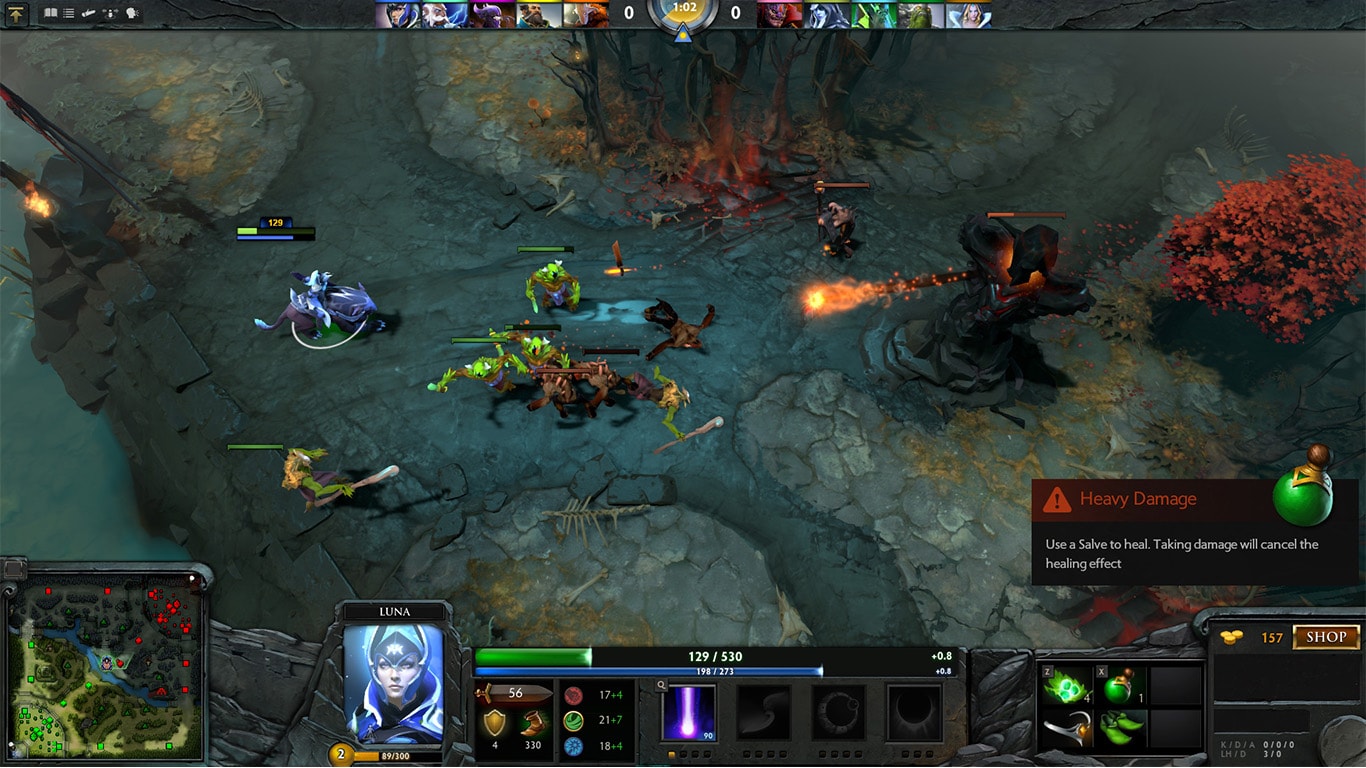Click the magnifying glass ability details icon
The width and height of the screenshot is (1366, 768).
coord(661,685)
